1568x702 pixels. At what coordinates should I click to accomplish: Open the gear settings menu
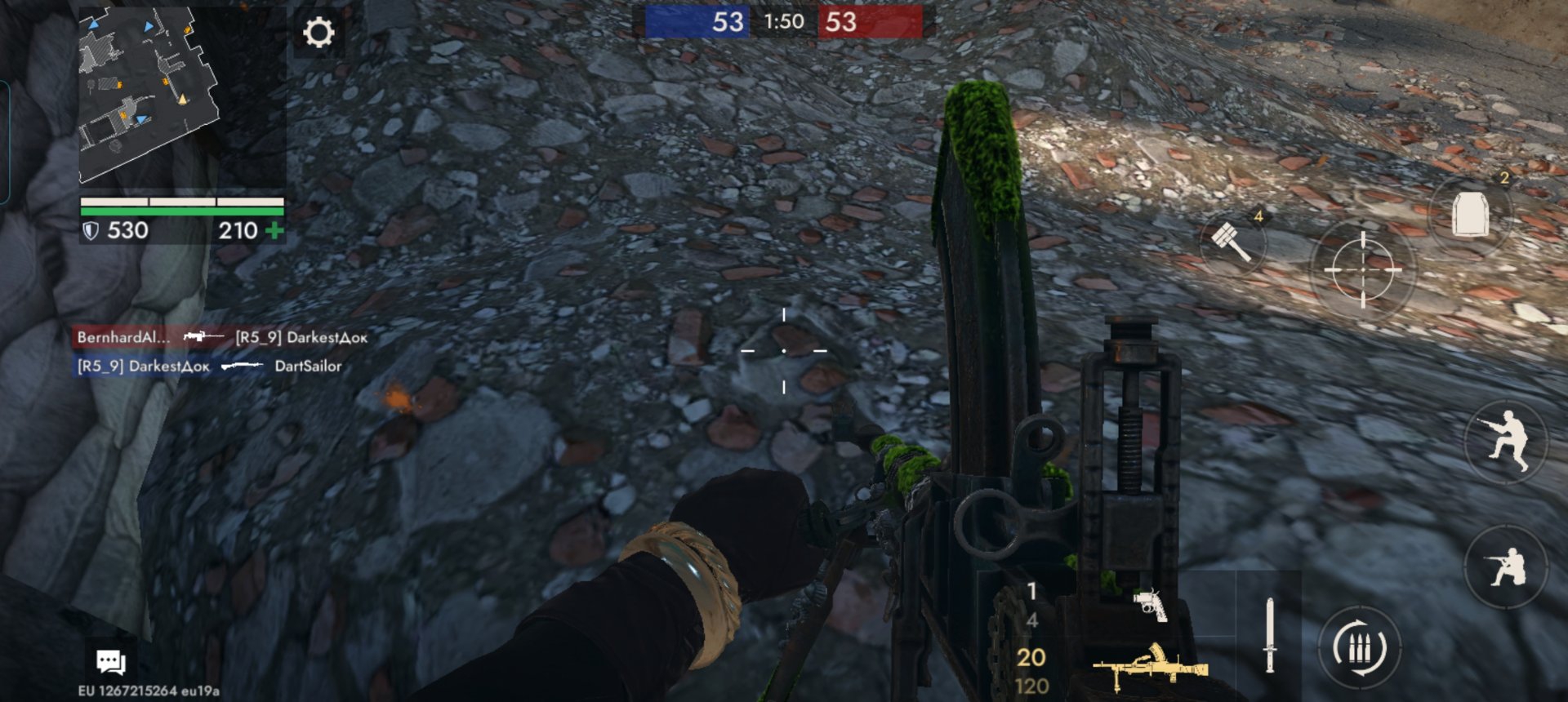(318, 33)
